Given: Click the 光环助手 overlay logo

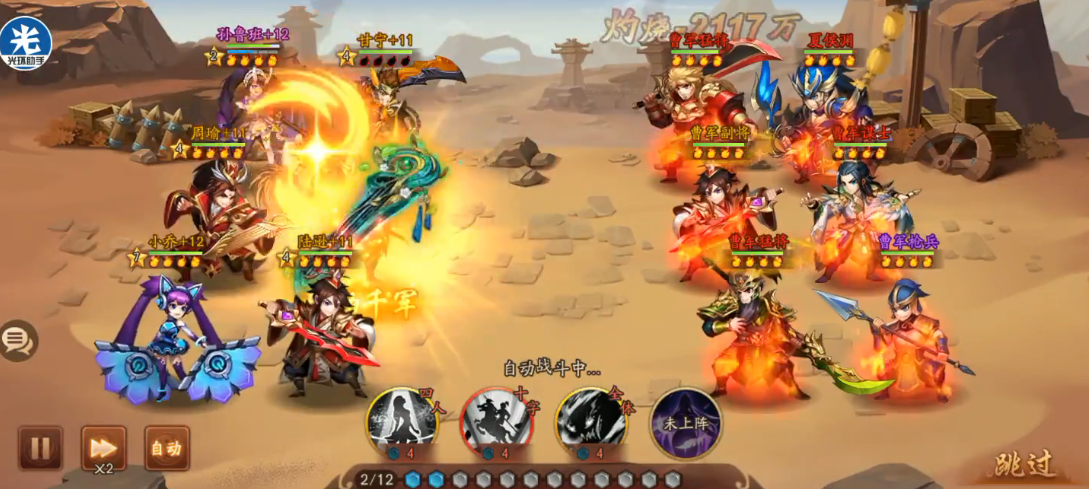Looking at the screenshot, I should tap(26, 42).
